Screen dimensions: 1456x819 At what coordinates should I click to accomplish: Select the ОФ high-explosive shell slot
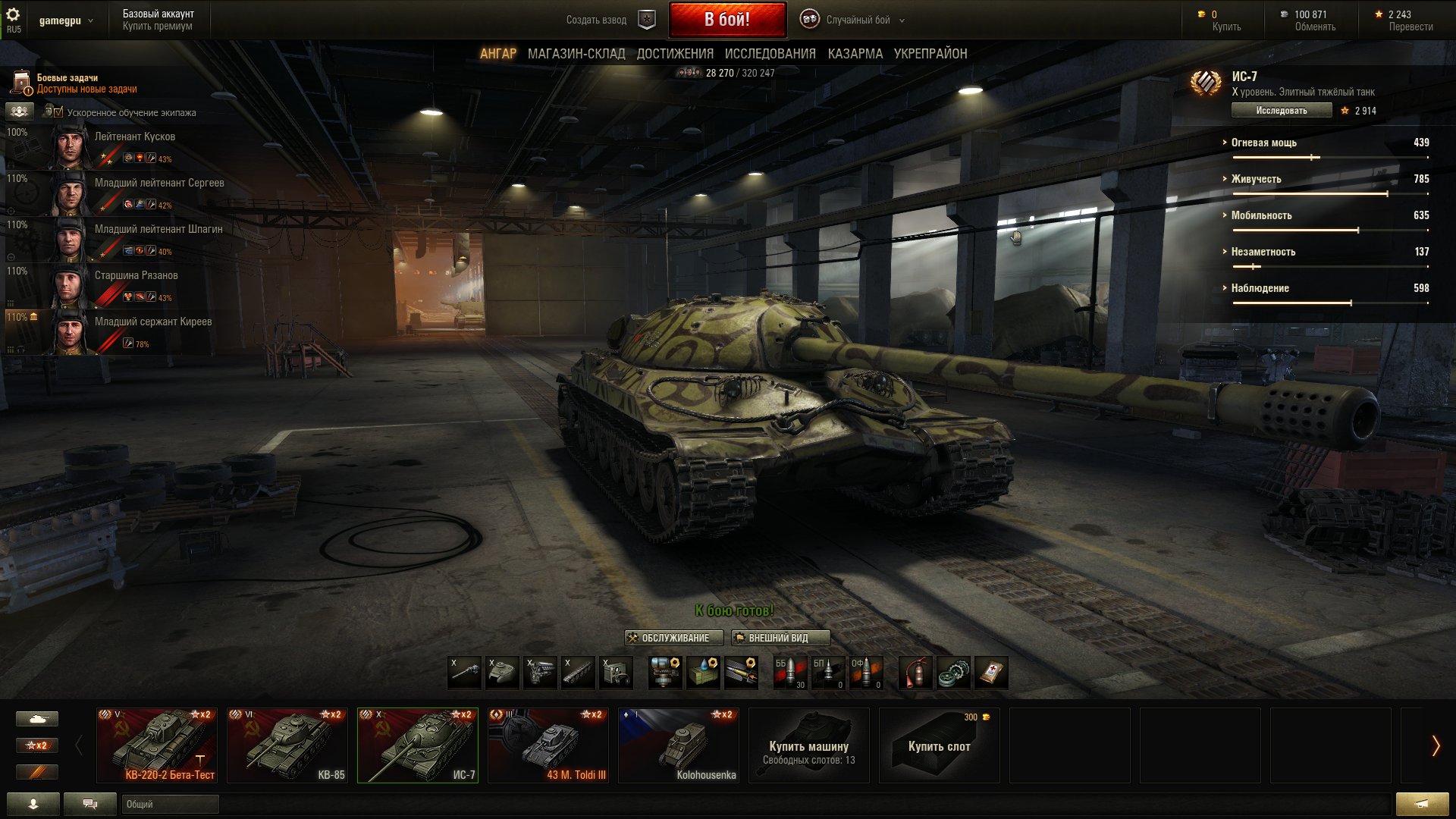[868, 673]
